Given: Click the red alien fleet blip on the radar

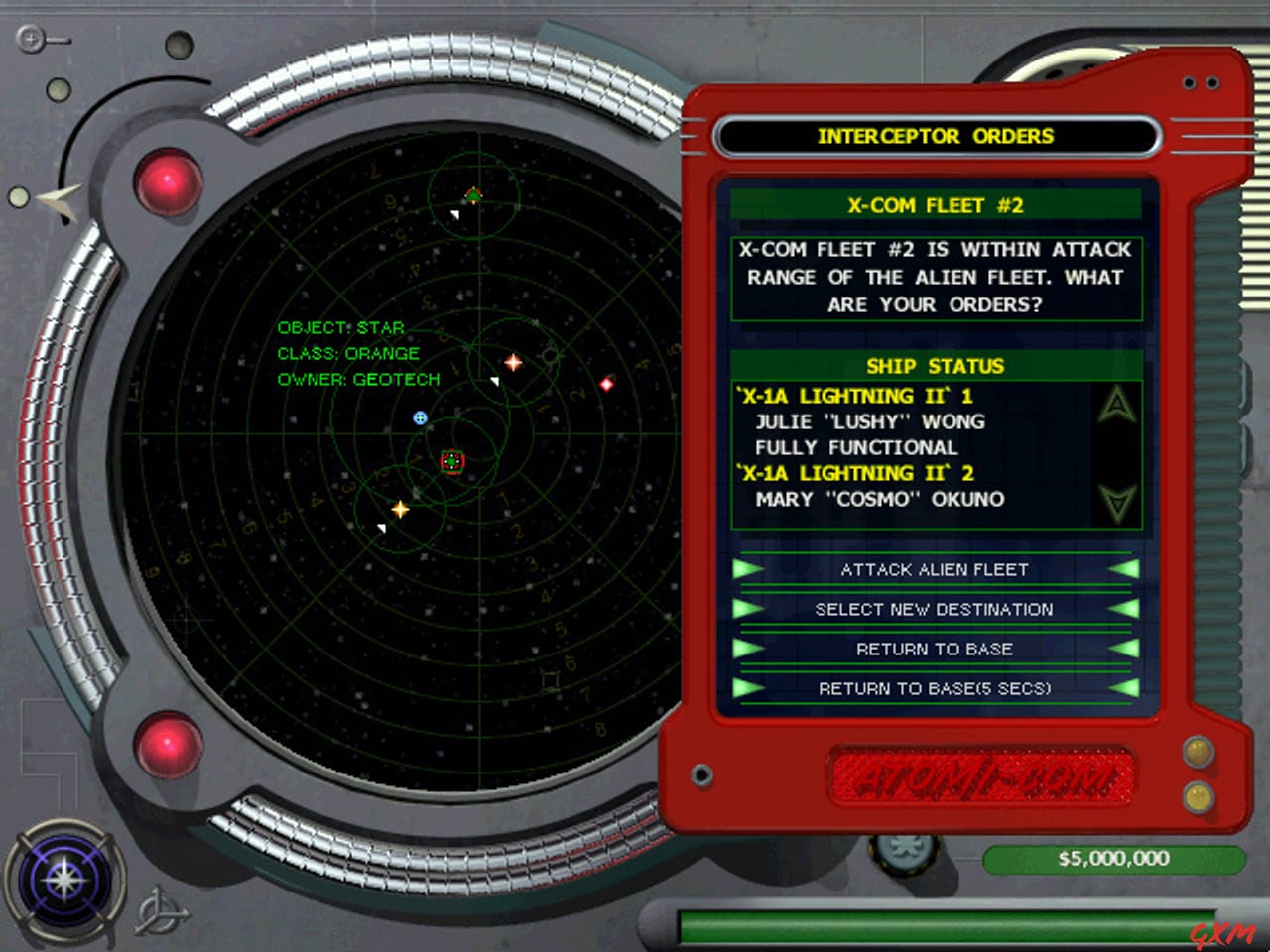Looking at the screenshot, I should [x=607, y=385].
